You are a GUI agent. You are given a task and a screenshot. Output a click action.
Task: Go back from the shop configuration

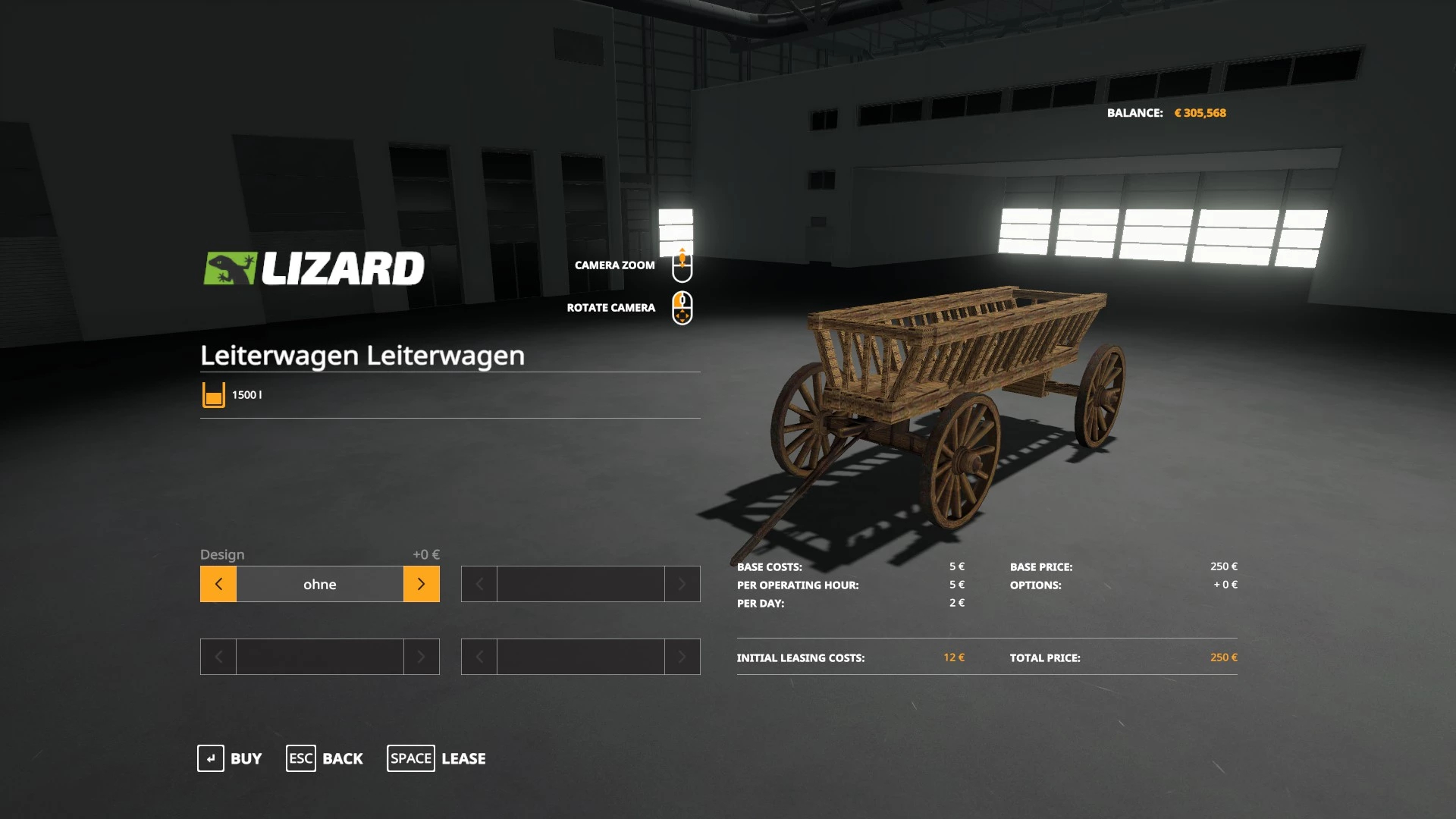[325, 758]
